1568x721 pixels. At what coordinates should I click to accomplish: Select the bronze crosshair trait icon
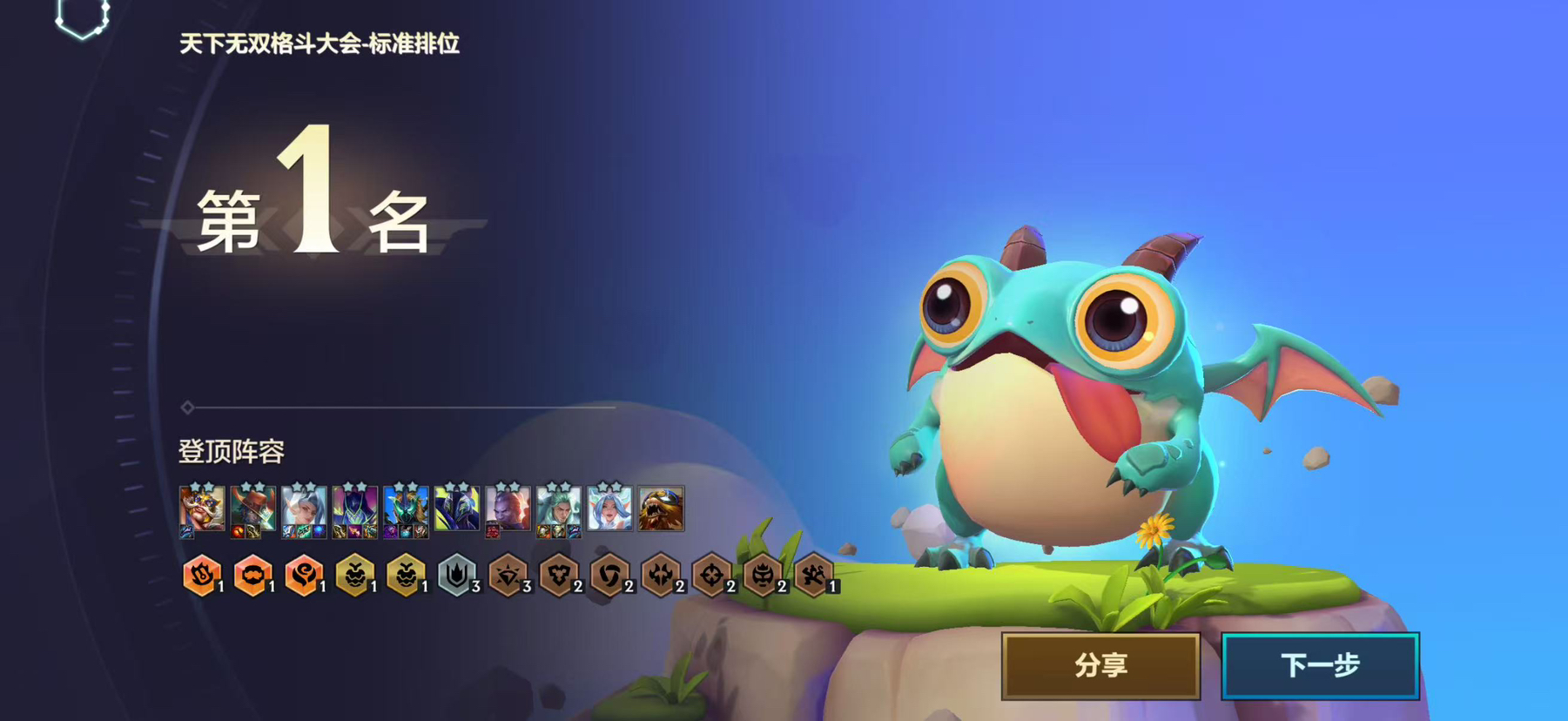(711, 576)
